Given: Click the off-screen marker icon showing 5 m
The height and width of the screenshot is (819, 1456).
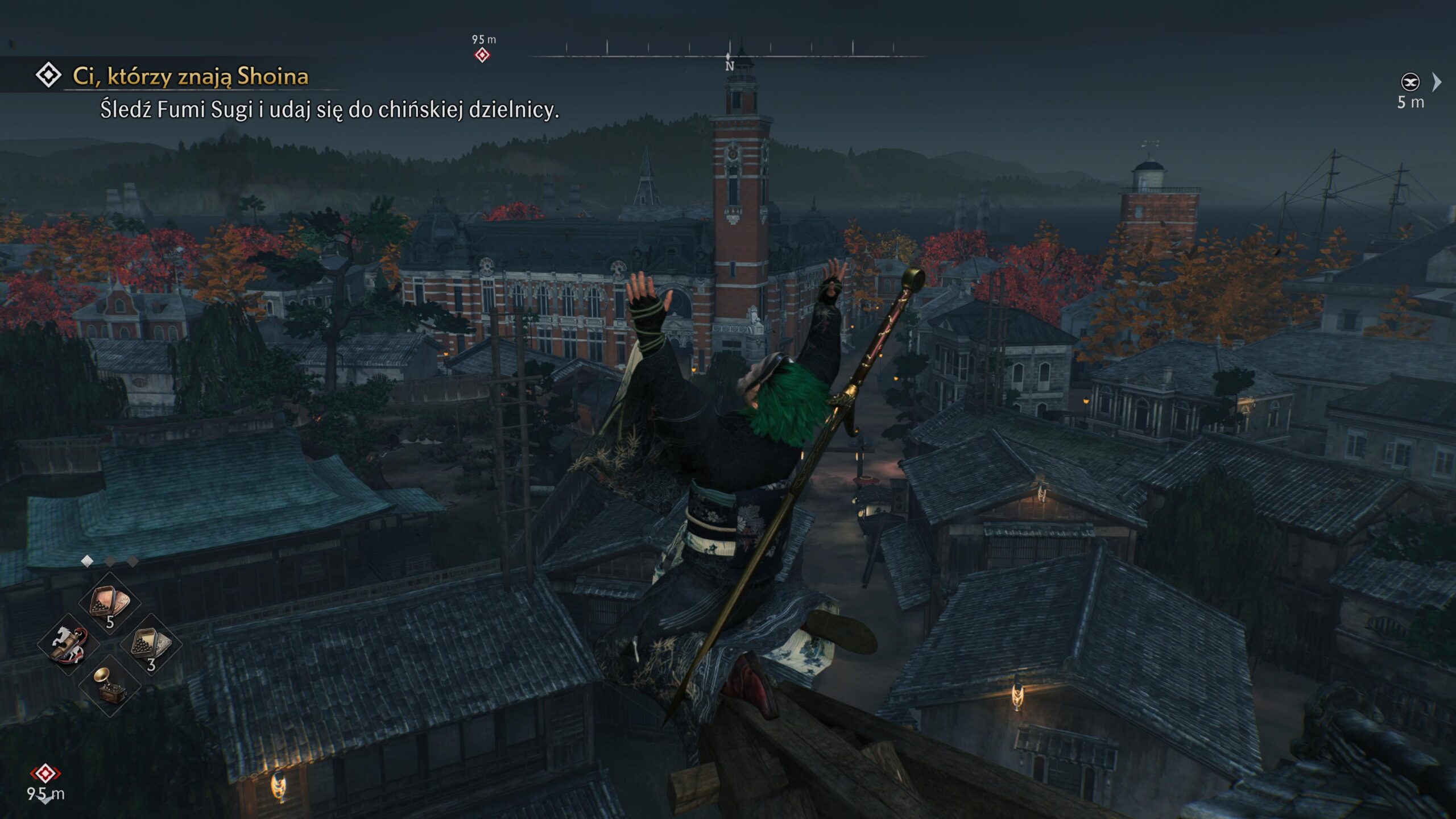Looking at the screenshot, I should [x=1410, y=82].
